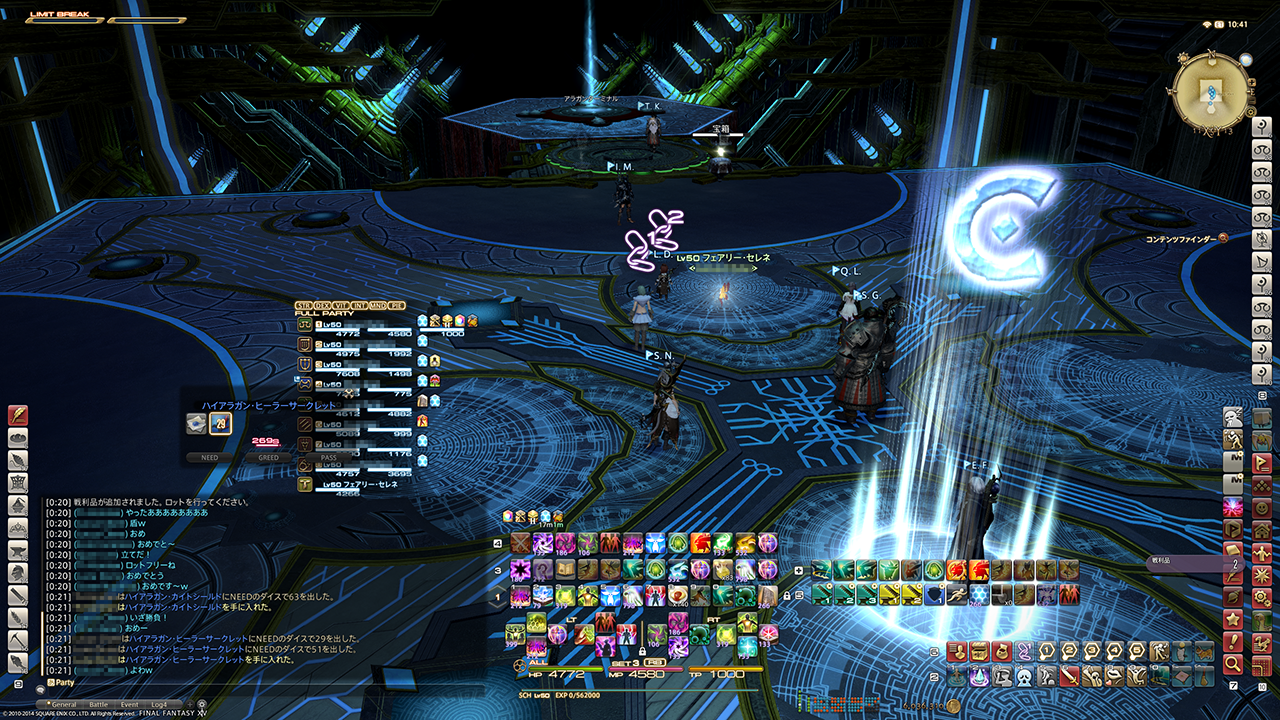Screen dimensions: 1280x720
Task: Show the Log4 chat tab
Action: click(x=159, y=705)
